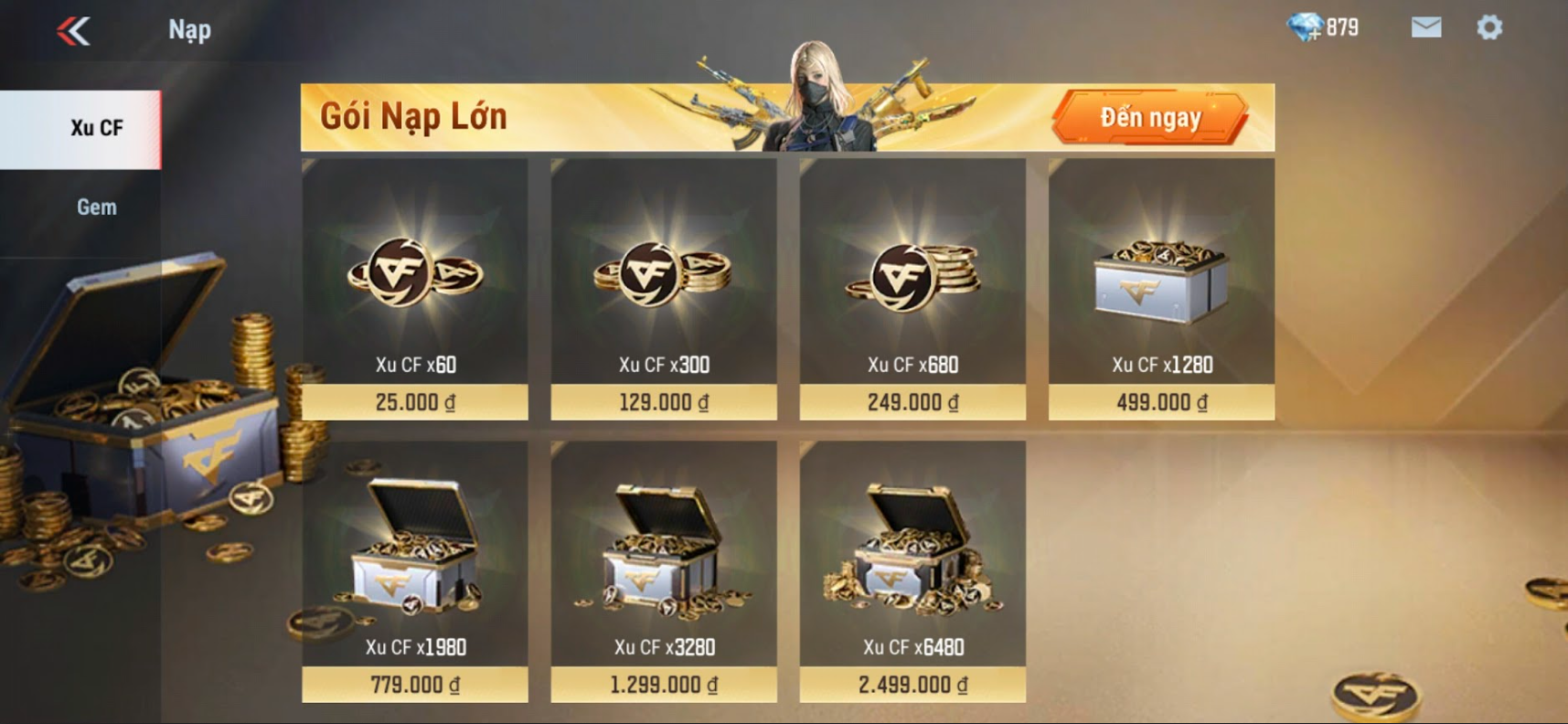
Task: Open the Gem tab
Action: pyautogui.click(x=96, y=208)
